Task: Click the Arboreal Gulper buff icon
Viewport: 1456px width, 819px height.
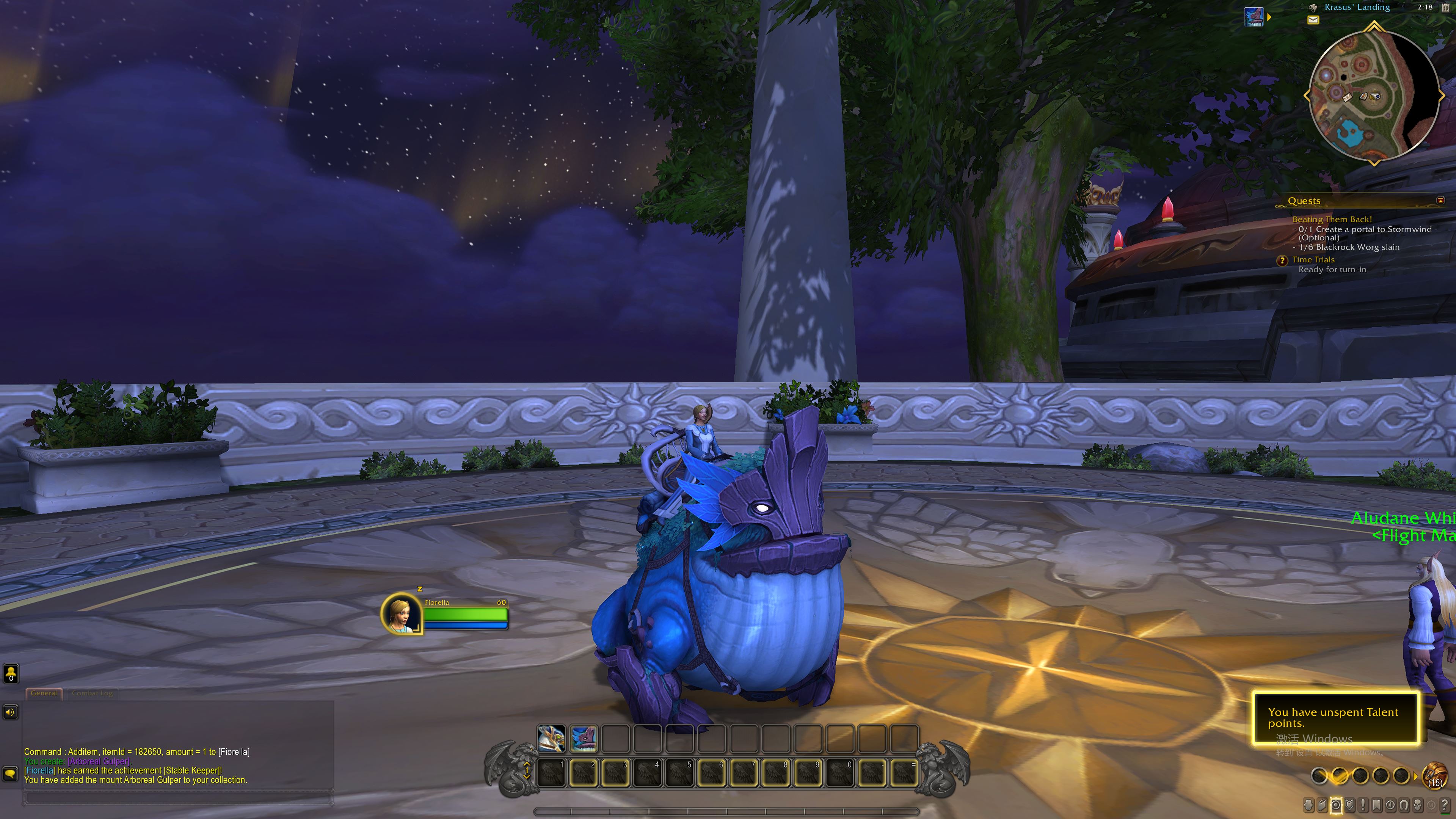Action: click(1254, 16)
